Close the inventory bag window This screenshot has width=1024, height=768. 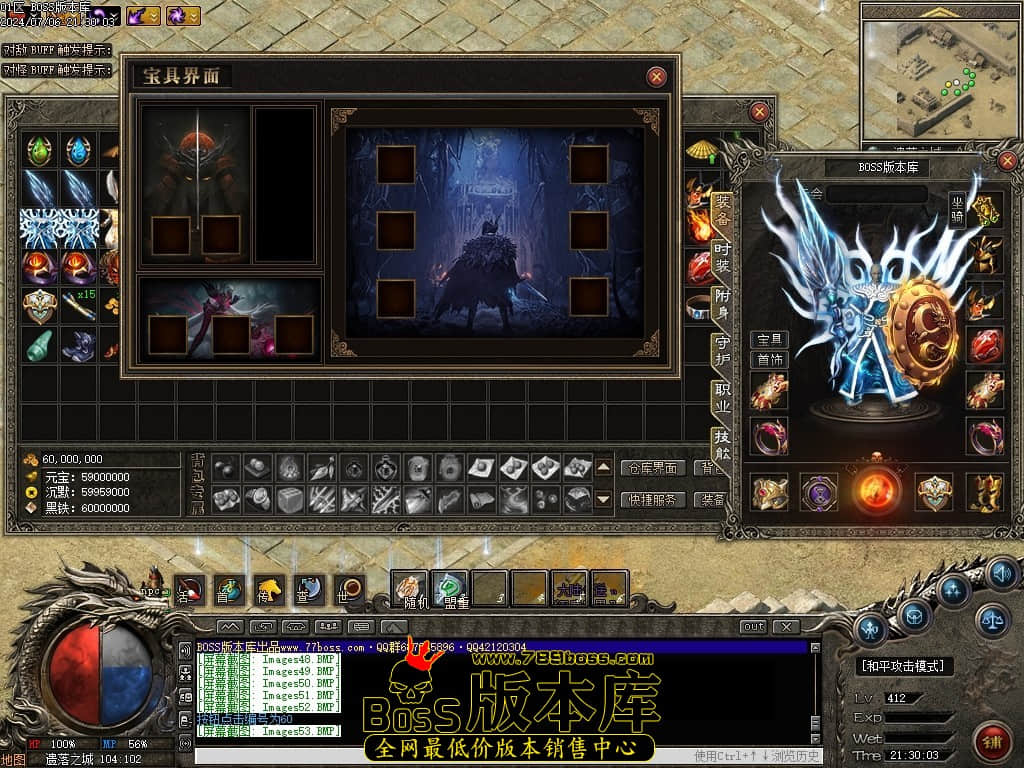[760, 112]
